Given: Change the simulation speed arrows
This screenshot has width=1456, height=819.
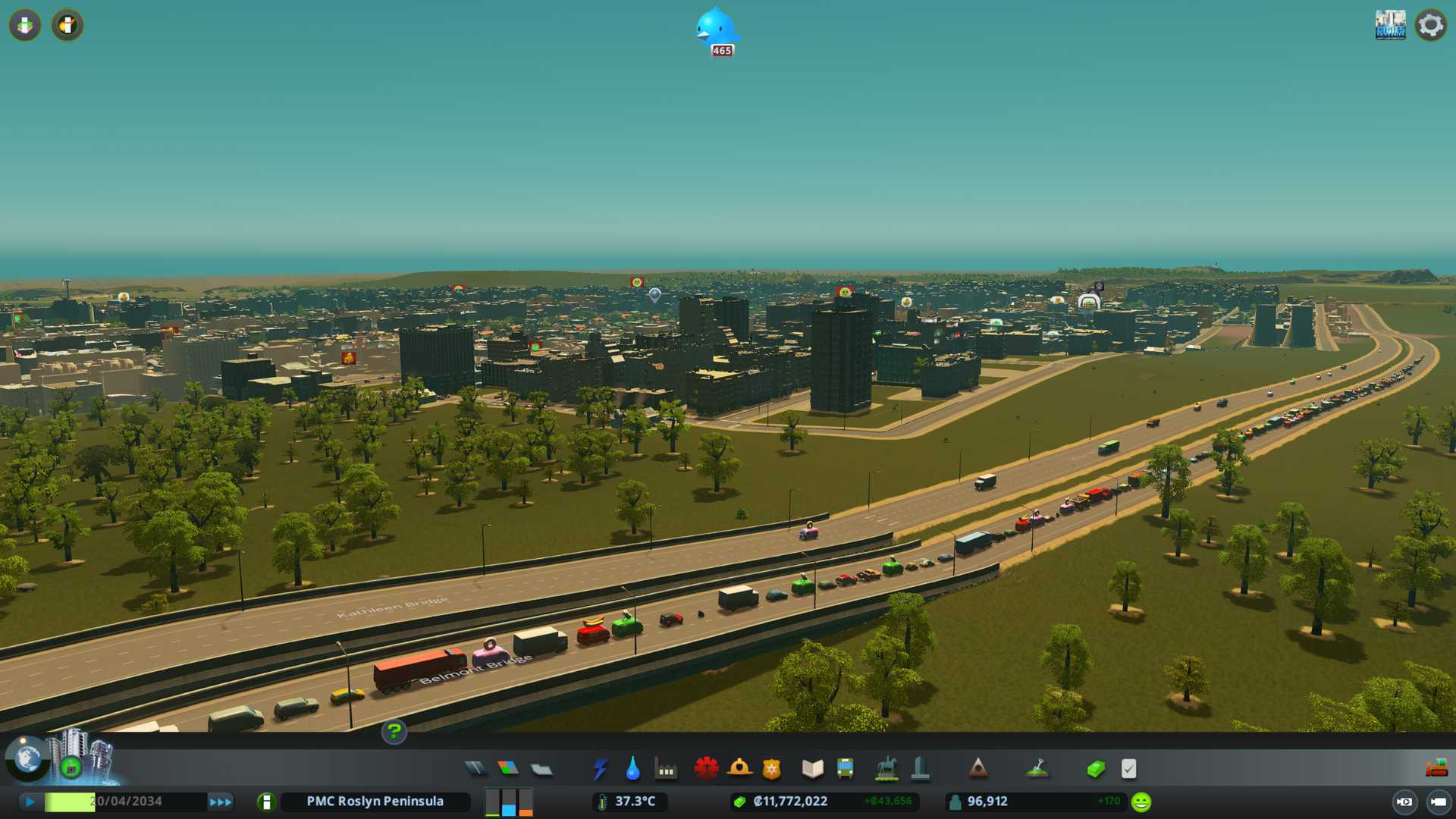Looking at the screenshot, I should pos(220,802).
